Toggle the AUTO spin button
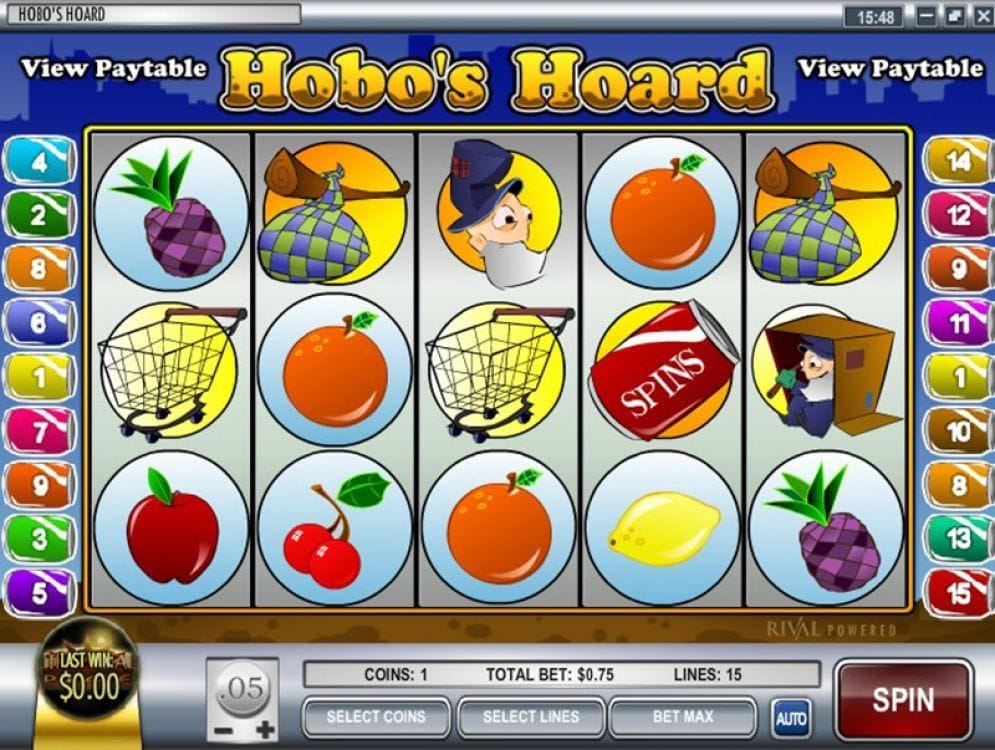Viewport: 995px width, 750px height. pos(791,718)
